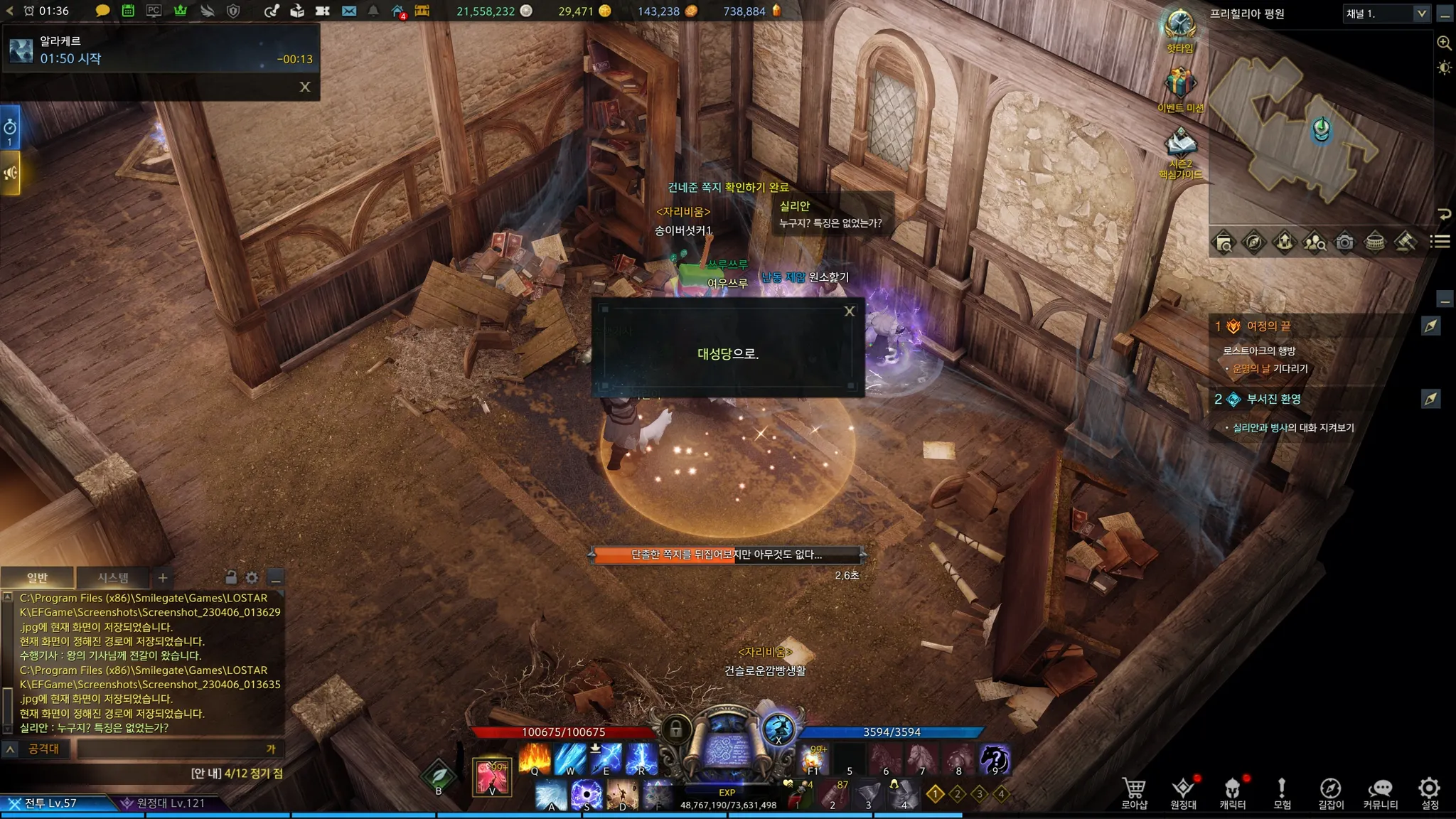Open the 채널 1 channel dropdown
1456x819 pixels.
[1421, 14]
